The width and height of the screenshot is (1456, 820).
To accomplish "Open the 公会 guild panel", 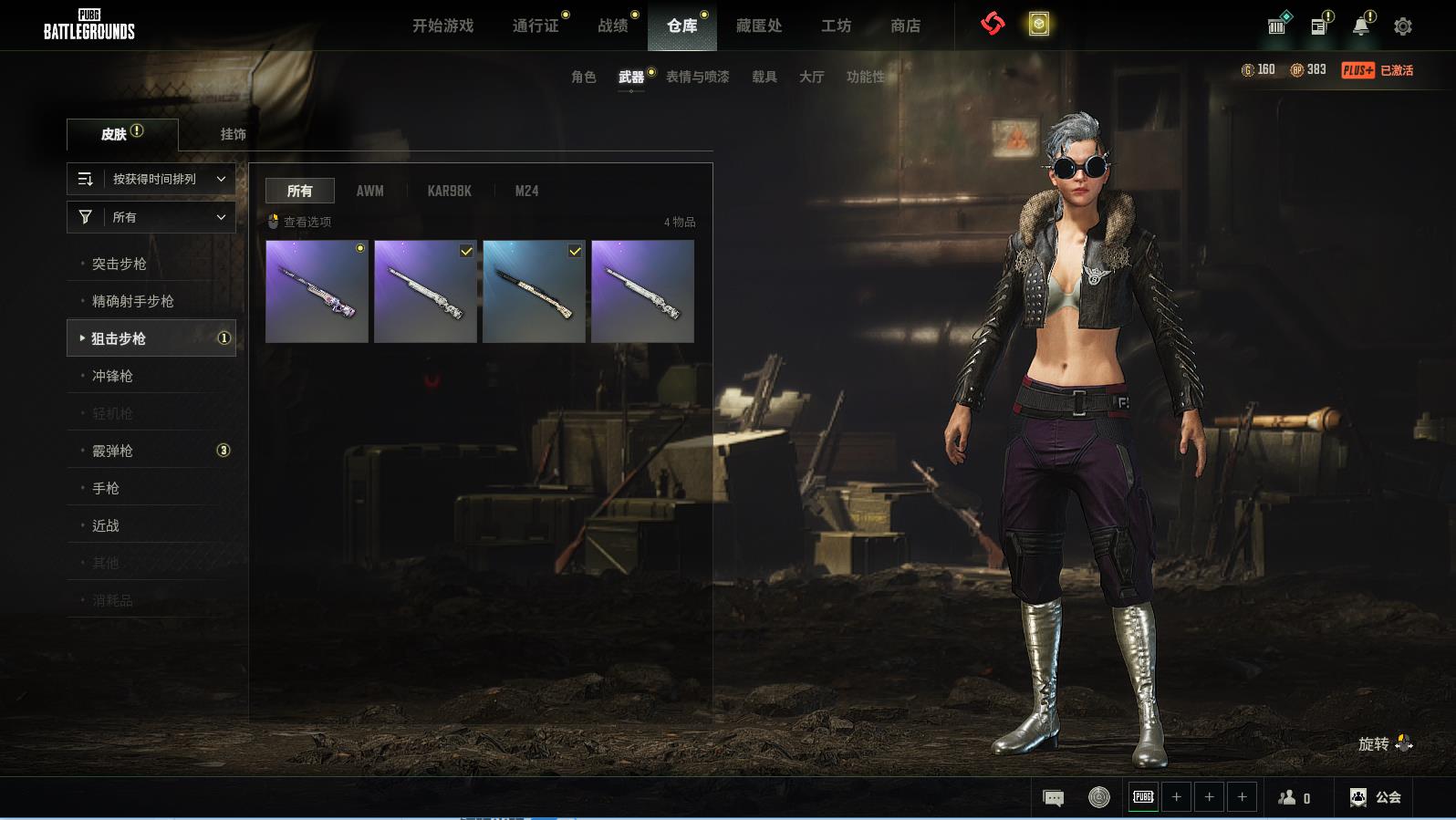I will pos(1376,797).
